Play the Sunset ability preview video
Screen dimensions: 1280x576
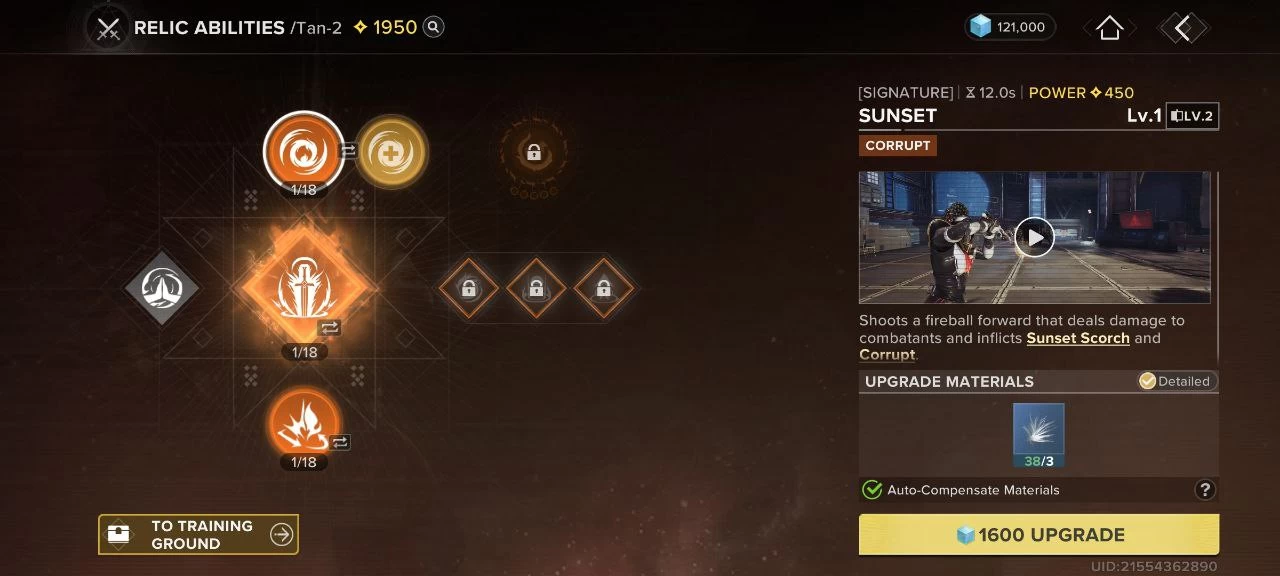click(x=1034, y=237)
